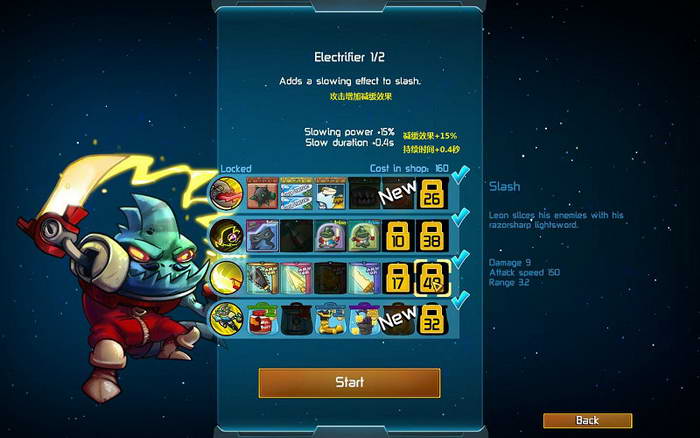Screen dimensions: 700x438
Task: Select the locked upgrade marked 17
Action: click(399, 277)
